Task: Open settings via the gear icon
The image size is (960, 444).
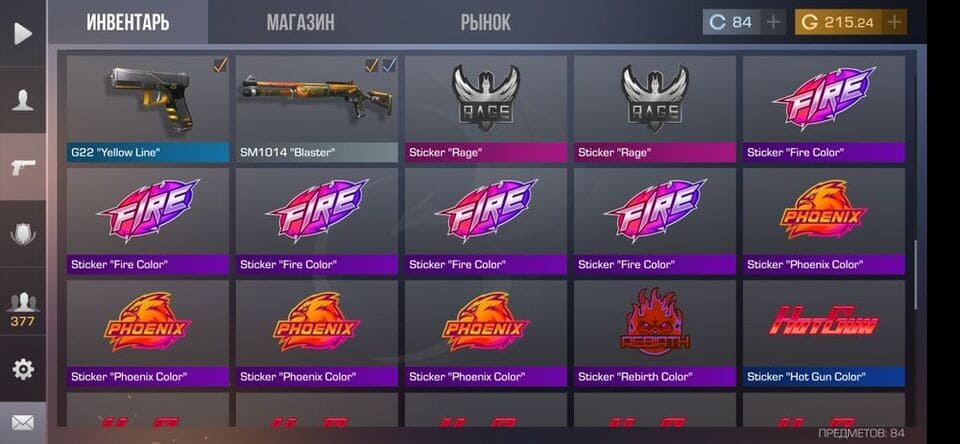Action: 23,369
